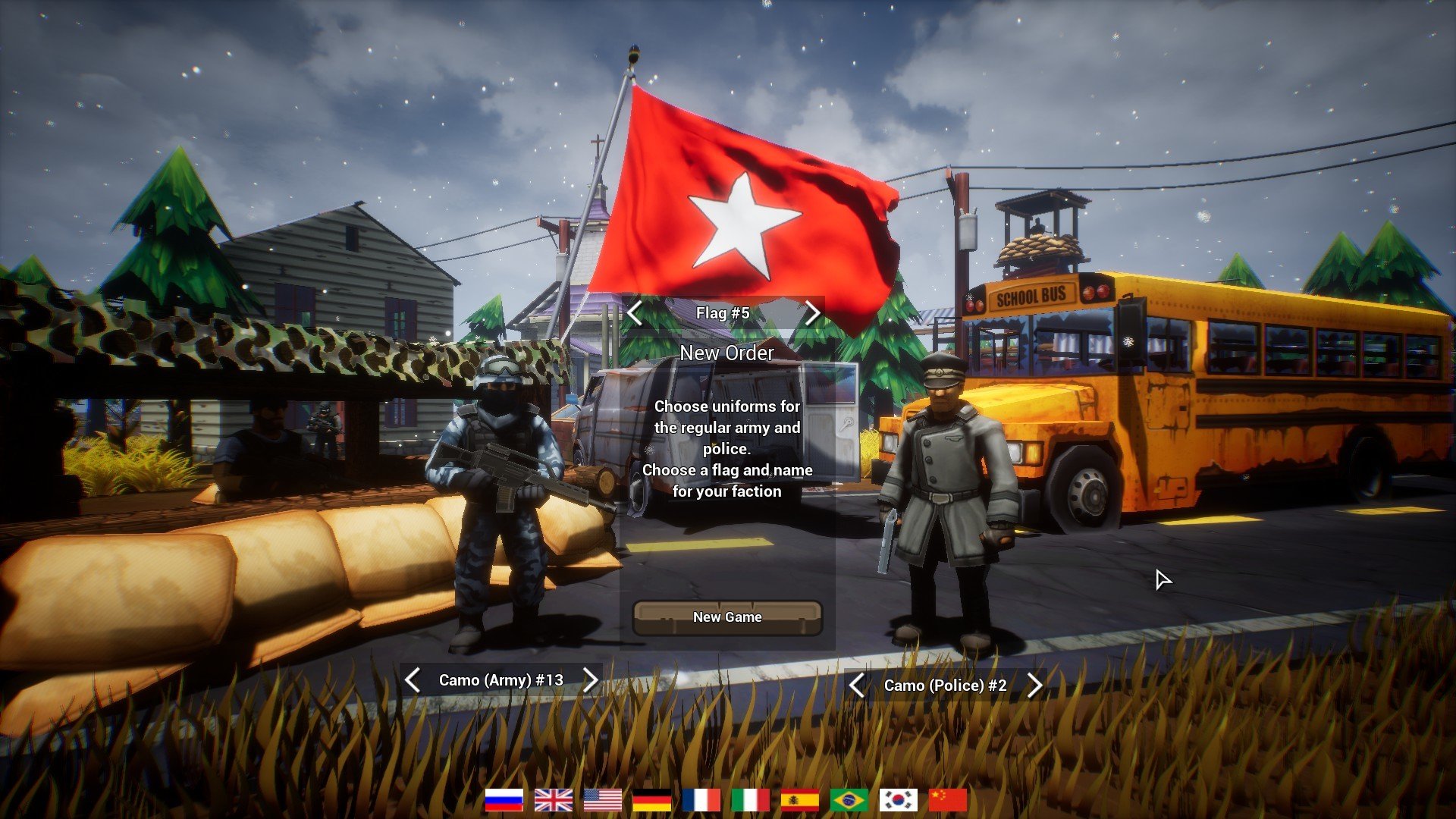Choose the next army camo uniform

pos(591,680)
